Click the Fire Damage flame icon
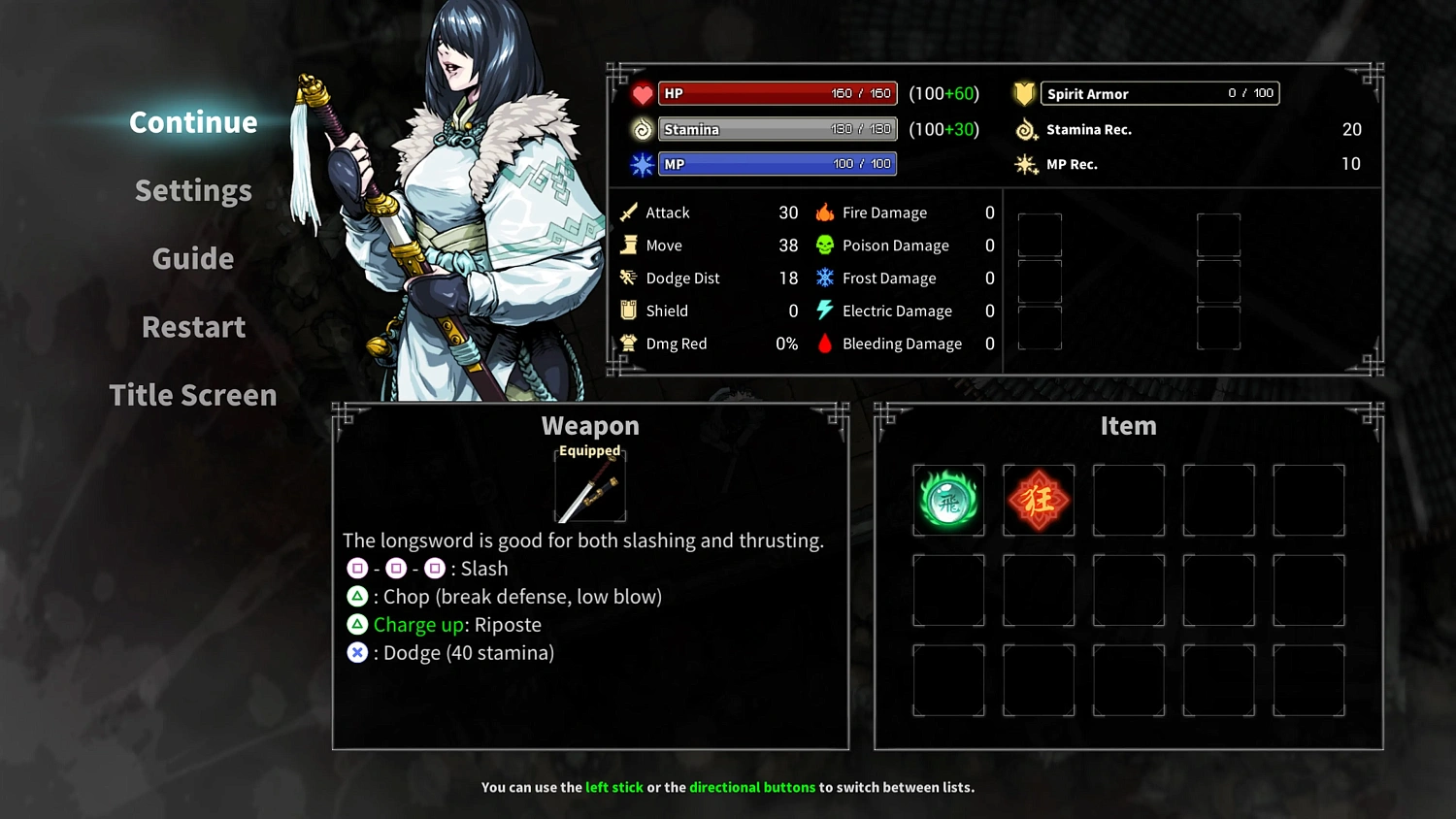Screen dimensions: 1456x819 click(824, 212)
